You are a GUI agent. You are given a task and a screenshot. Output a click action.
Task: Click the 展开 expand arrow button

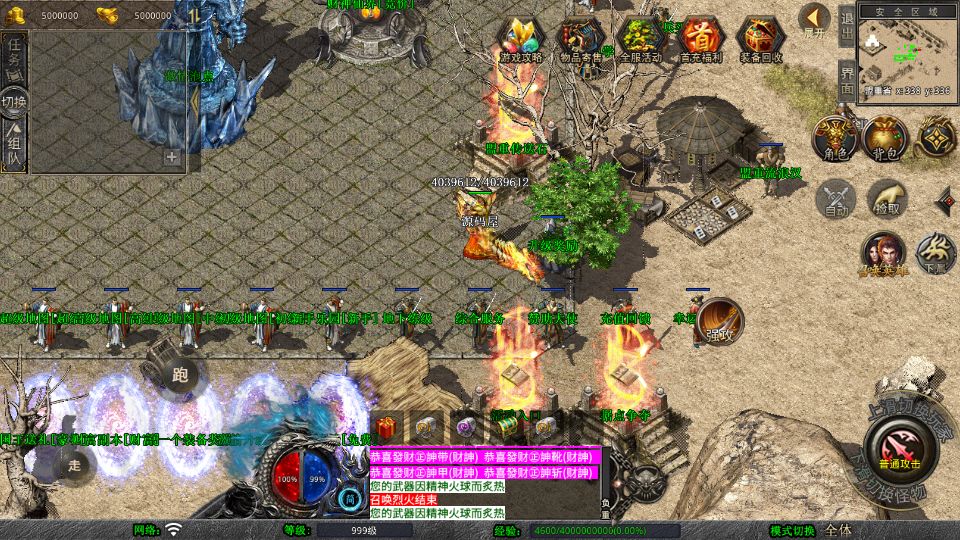[815, 20]
